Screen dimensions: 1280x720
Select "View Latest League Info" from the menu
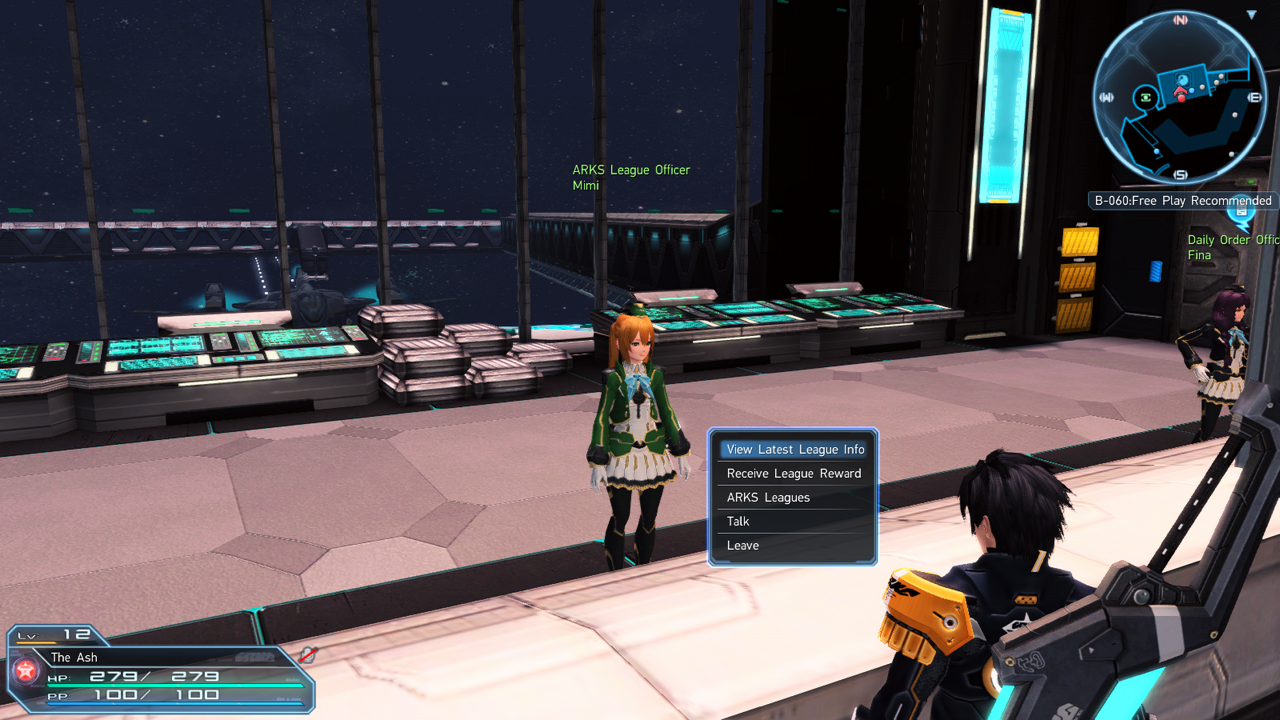(x=793, y=449)
